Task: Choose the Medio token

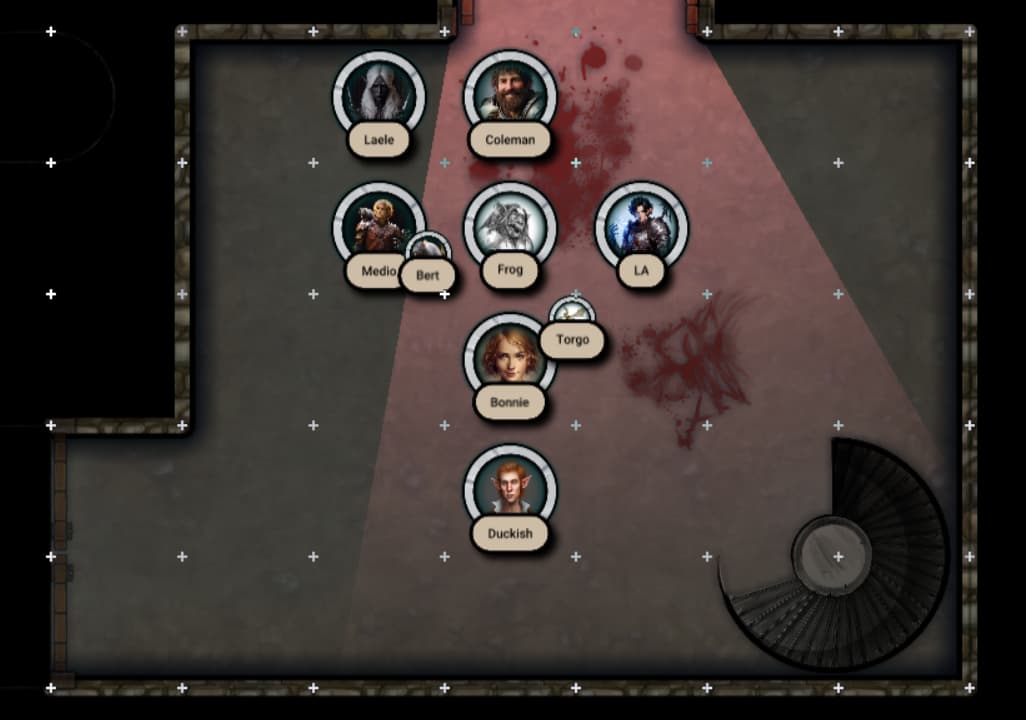Action: (x=376, y=226)
